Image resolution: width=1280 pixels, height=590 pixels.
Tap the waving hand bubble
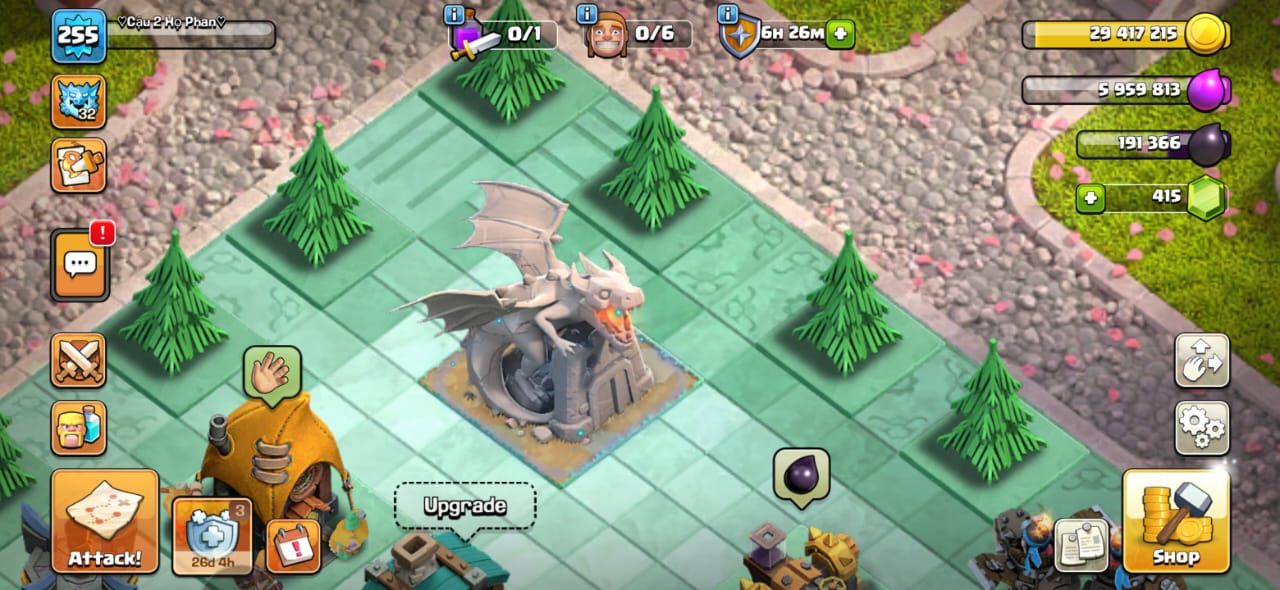[x=271, y=373]
